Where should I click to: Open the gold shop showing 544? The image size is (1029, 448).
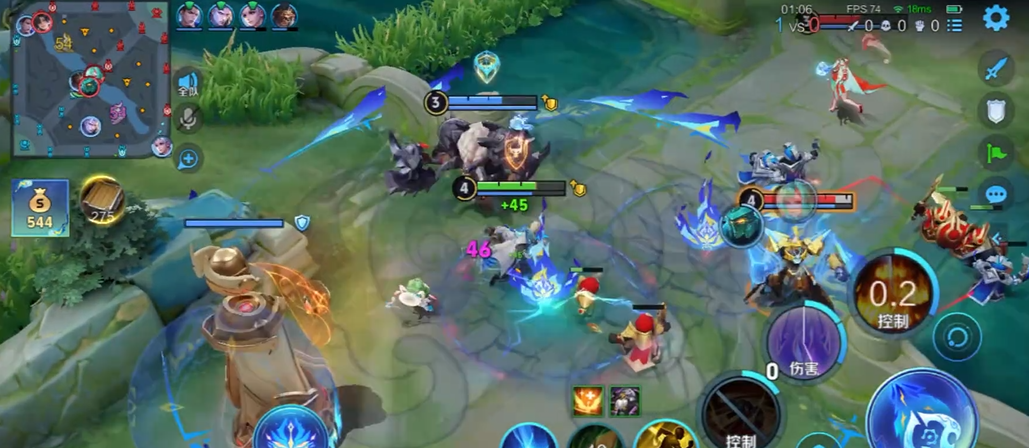[x=40, y=208]
